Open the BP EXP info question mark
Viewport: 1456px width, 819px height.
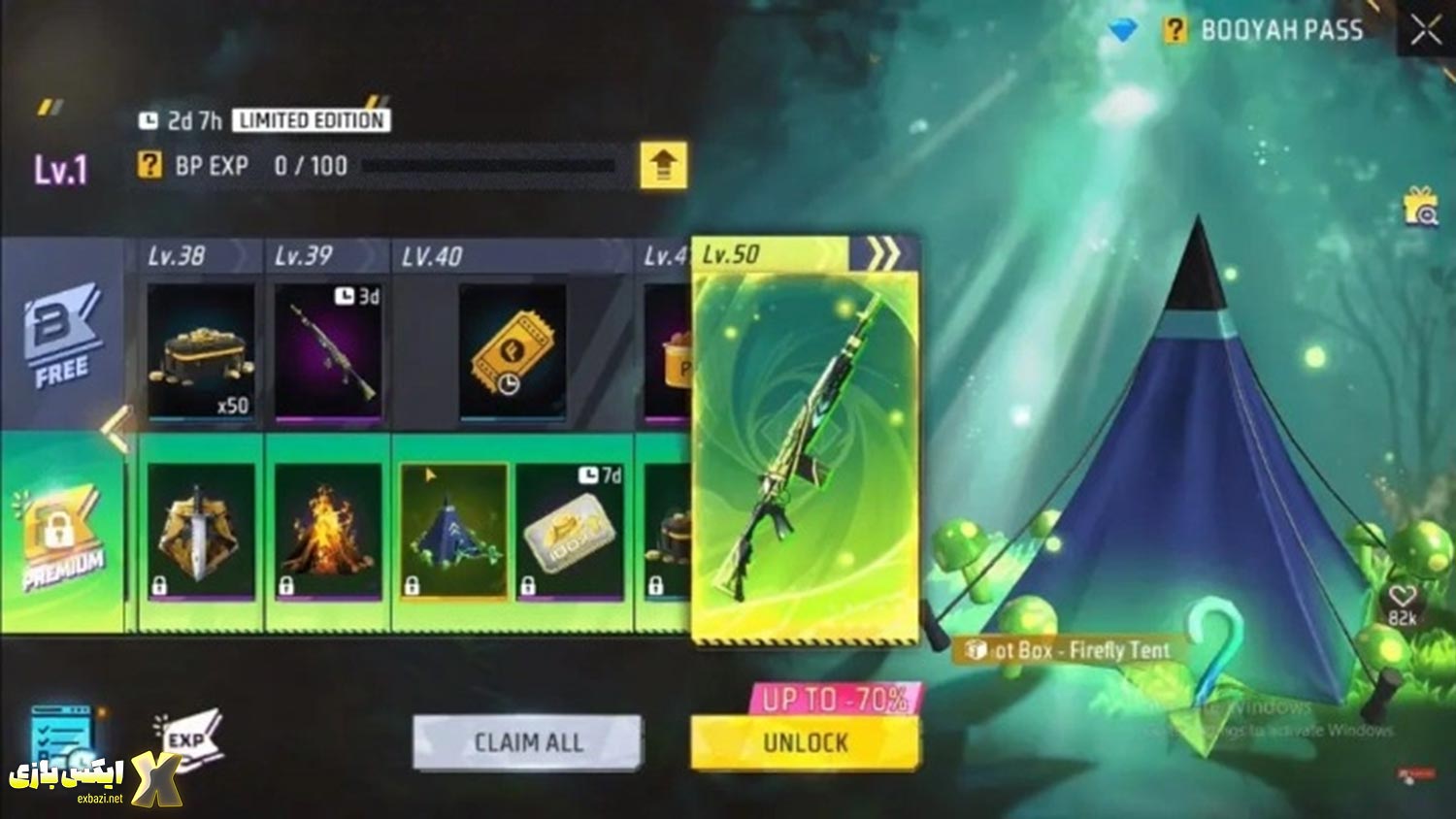(x=148, y=166)
